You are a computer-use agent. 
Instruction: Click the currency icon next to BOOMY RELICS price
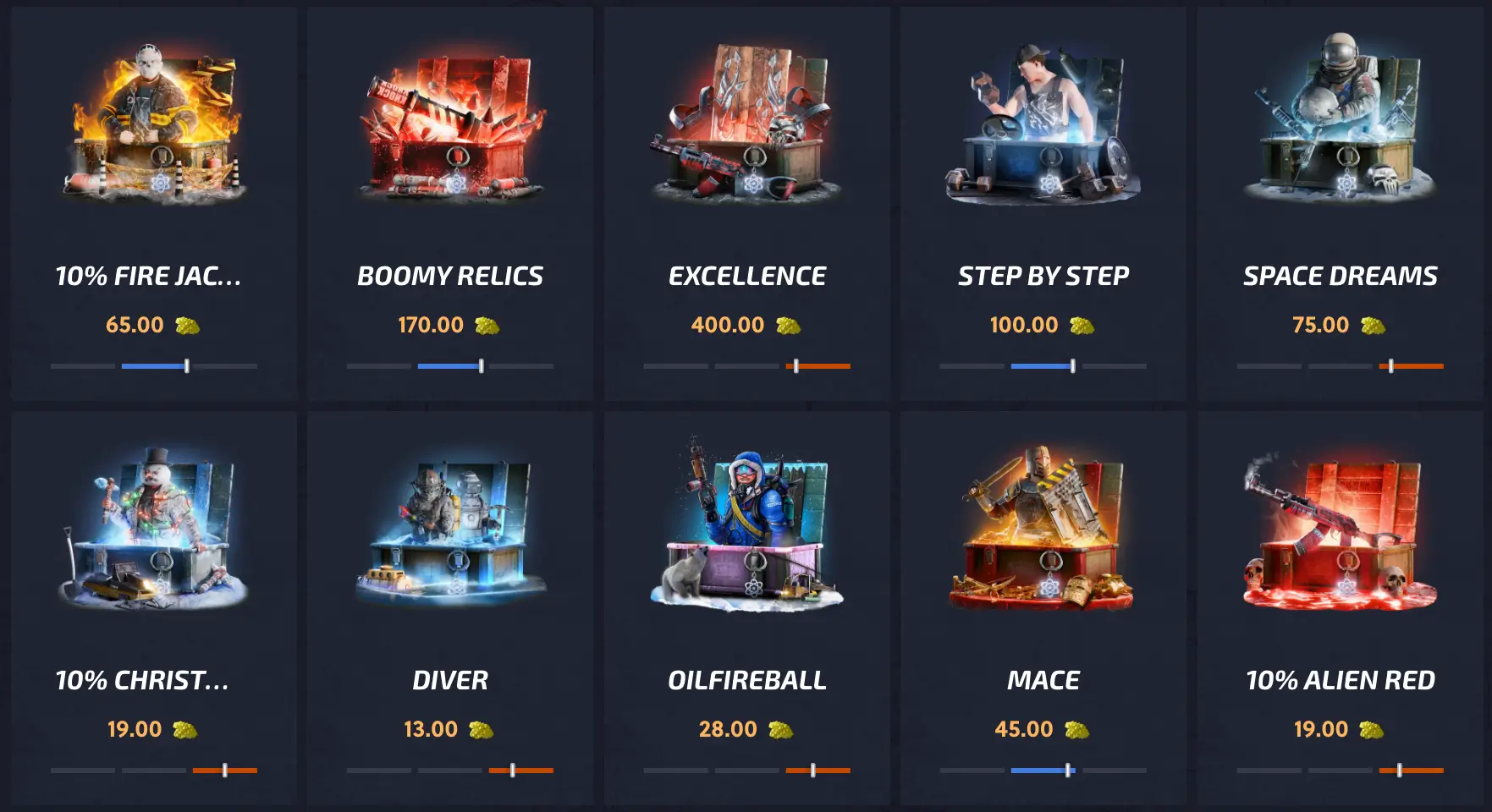pyautogui.click(x=488, y=325)
